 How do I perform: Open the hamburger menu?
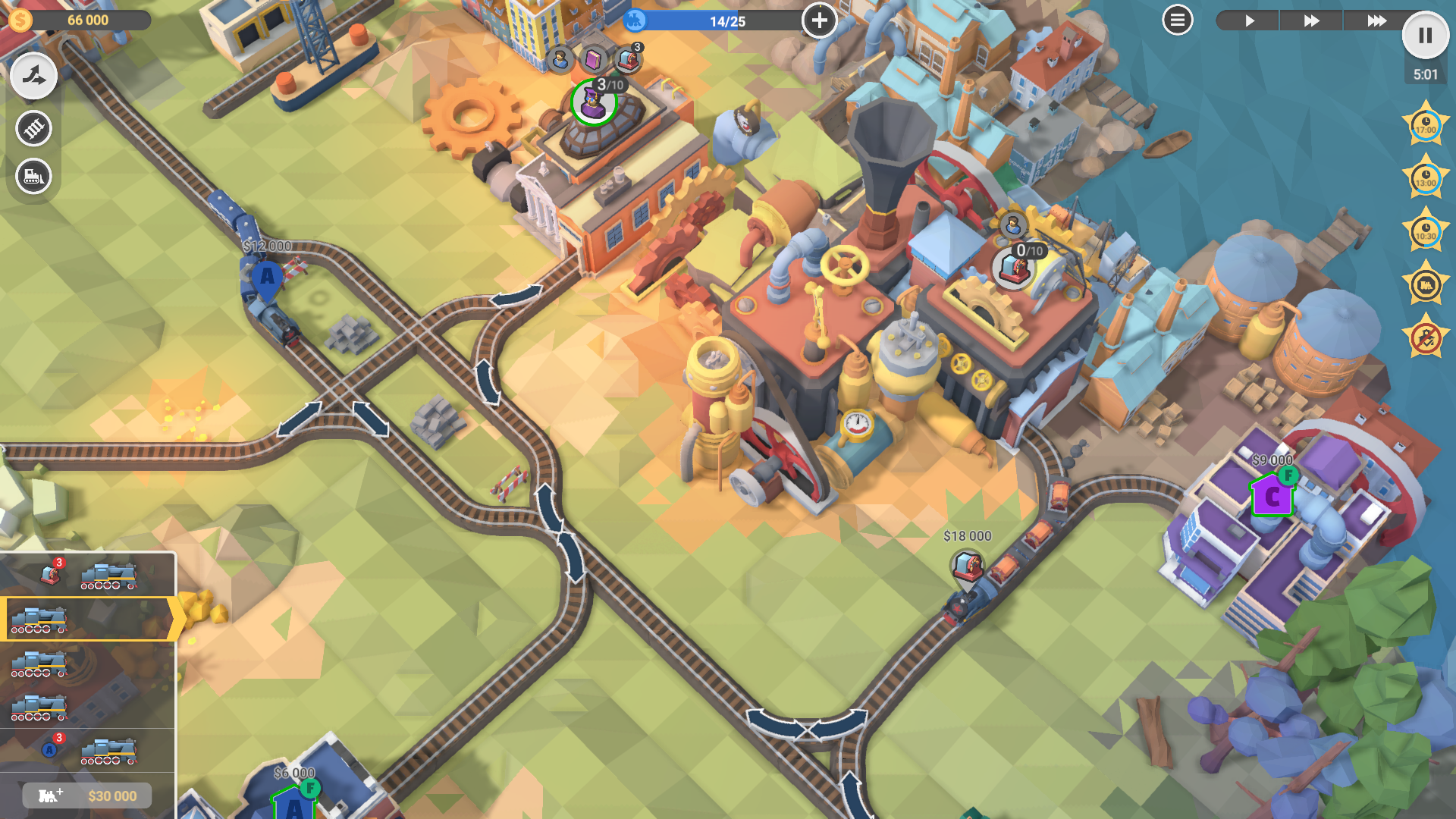[x=1177, y=20]
